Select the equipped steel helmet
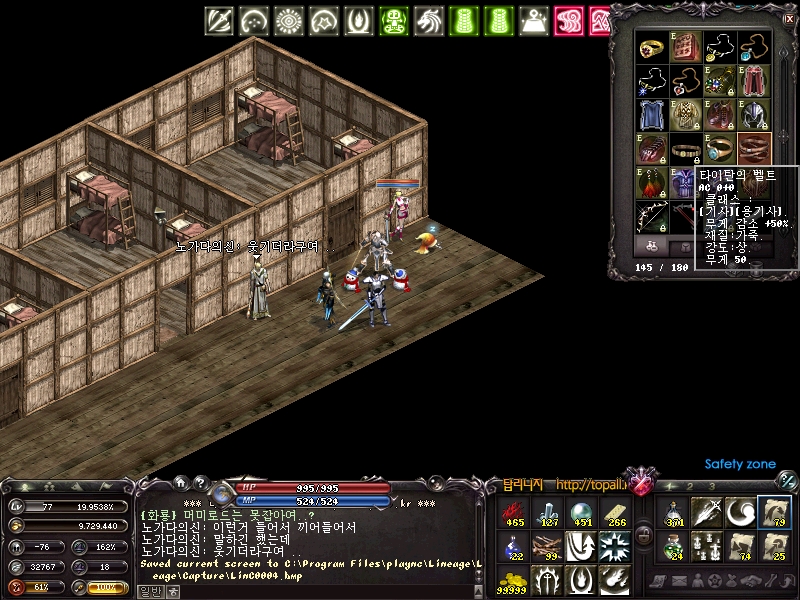This screenshot has height=600, width=800. 752,114
